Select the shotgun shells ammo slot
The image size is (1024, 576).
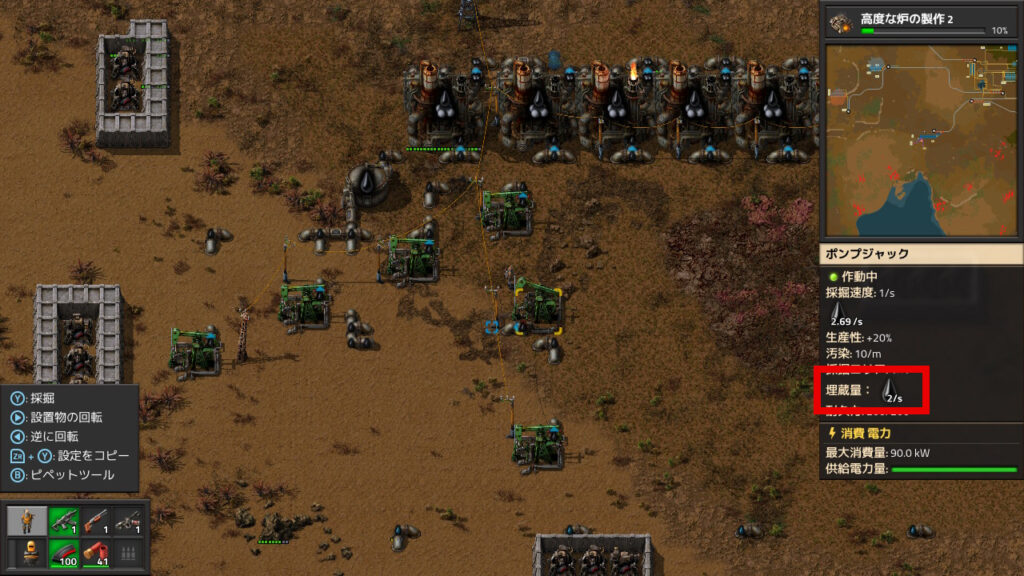(96, 553)
